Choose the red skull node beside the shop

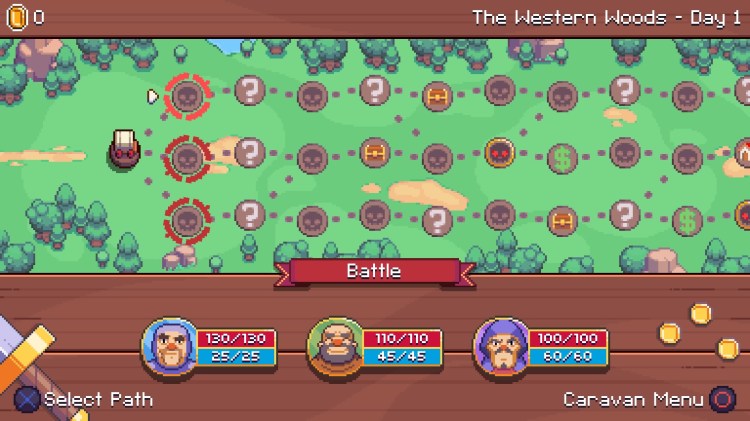(499, 153)
